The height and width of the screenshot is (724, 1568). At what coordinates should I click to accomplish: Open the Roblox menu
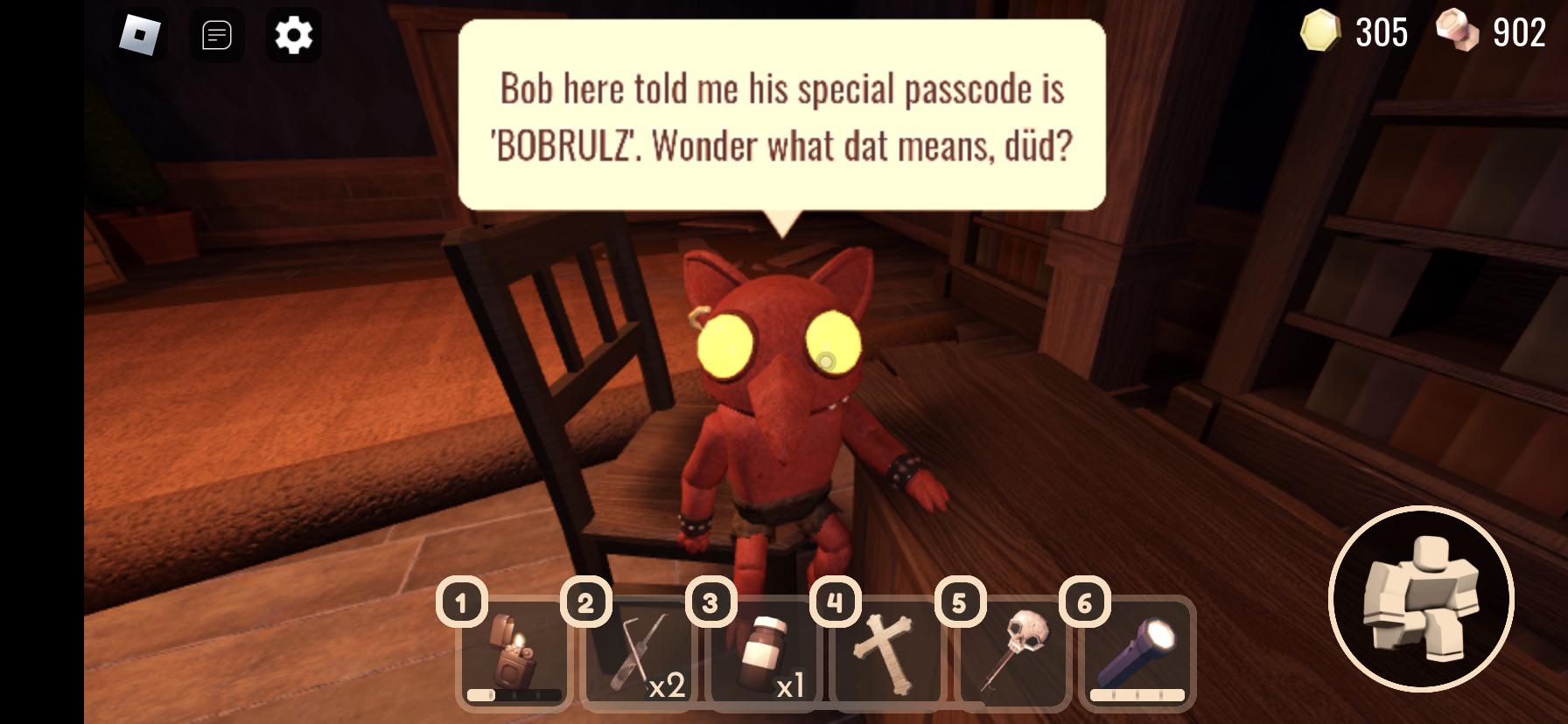pos(140,35)
